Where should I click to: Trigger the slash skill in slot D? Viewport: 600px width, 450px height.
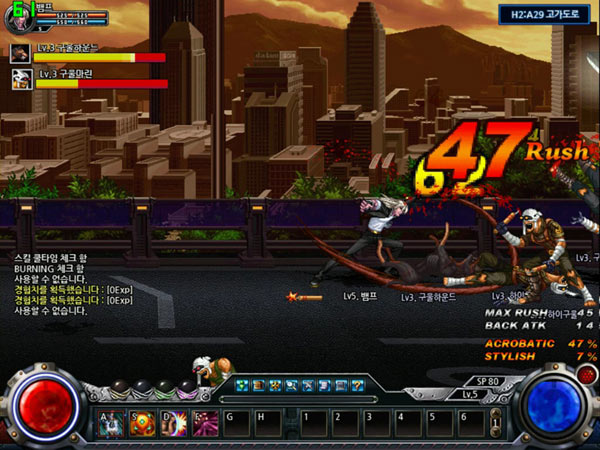pyautogui.click(x=173, y=423)
